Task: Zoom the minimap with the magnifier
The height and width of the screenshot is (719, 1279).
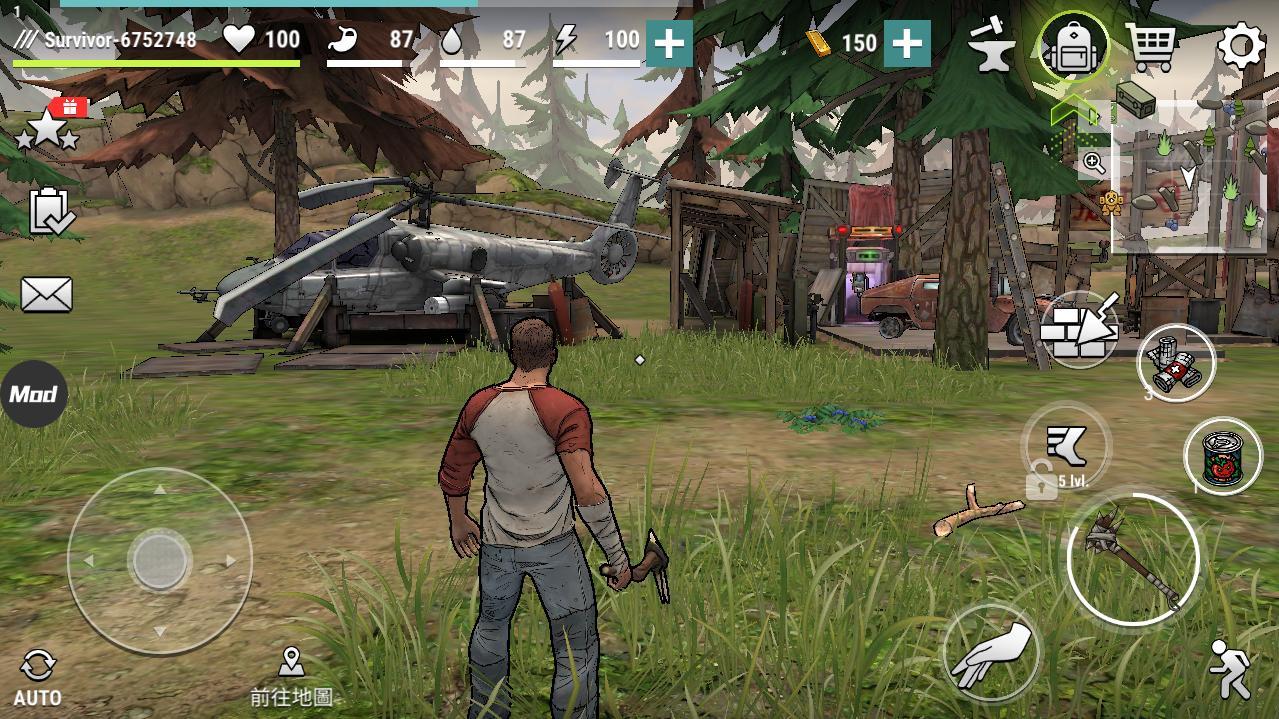Action: 1094,163
